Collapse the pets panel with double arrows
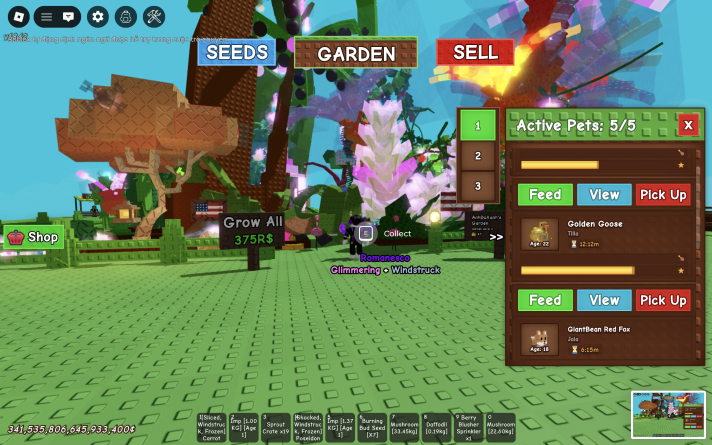The width and height of the screenshot is (712, 445). (496, 237)
